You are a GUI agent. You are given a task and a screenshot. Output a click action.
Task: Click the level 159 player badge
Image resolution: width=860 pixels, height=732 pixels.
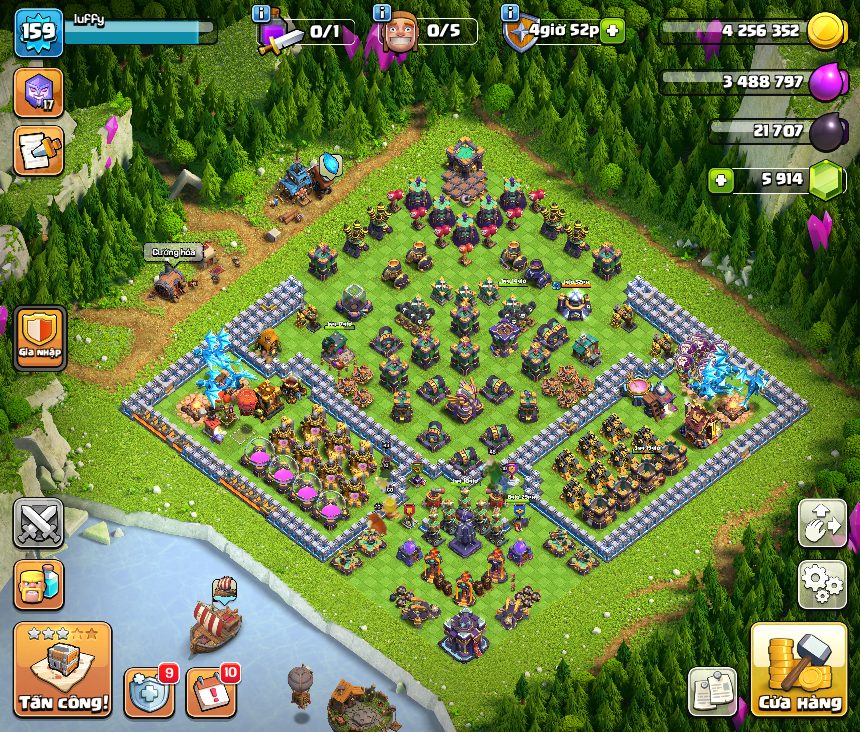pyautogui.click(x=38, y=32)
